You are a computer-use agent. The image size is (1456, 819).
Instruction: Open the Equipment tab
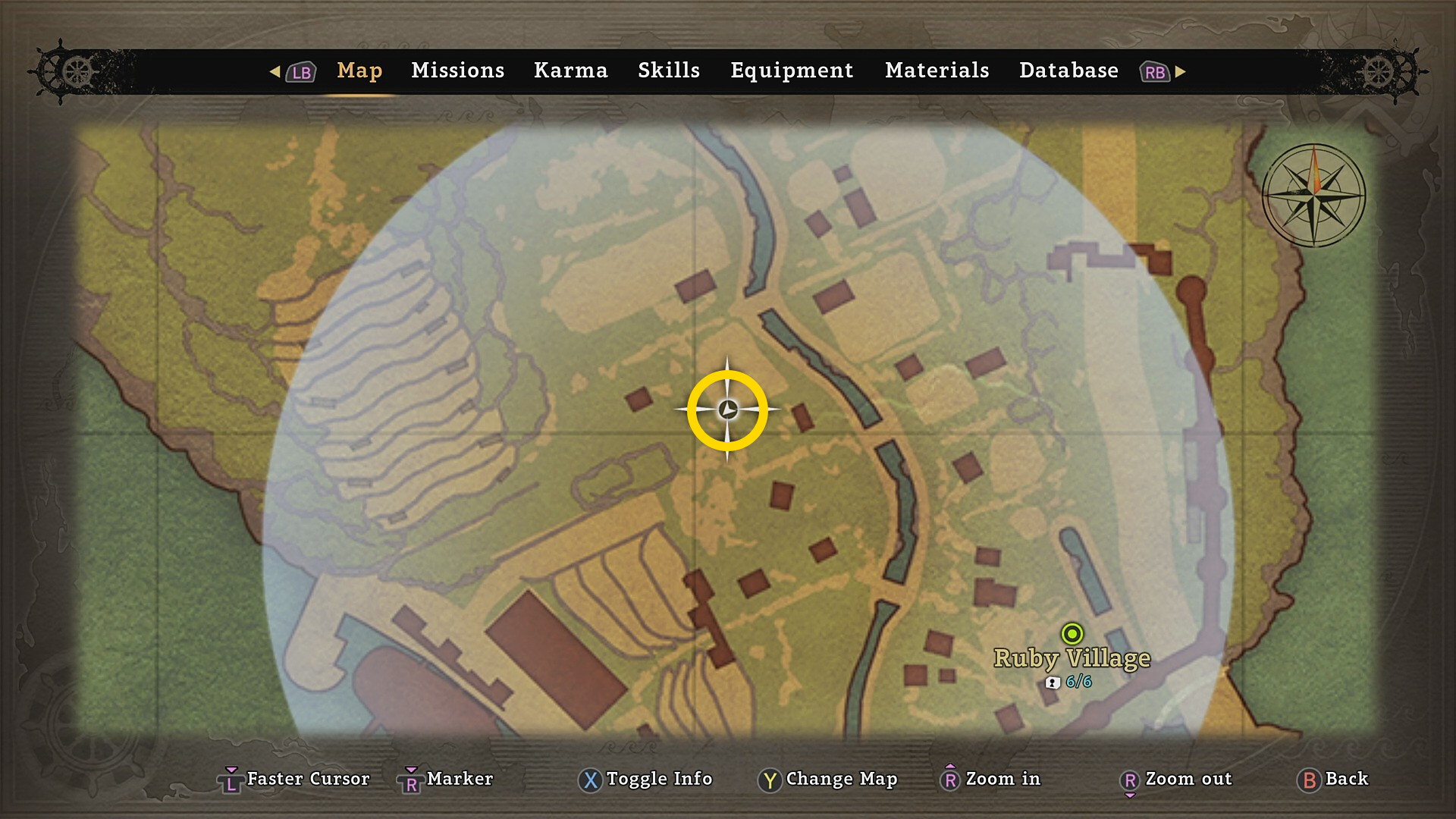pyautogui.click(x=792, y=71)
